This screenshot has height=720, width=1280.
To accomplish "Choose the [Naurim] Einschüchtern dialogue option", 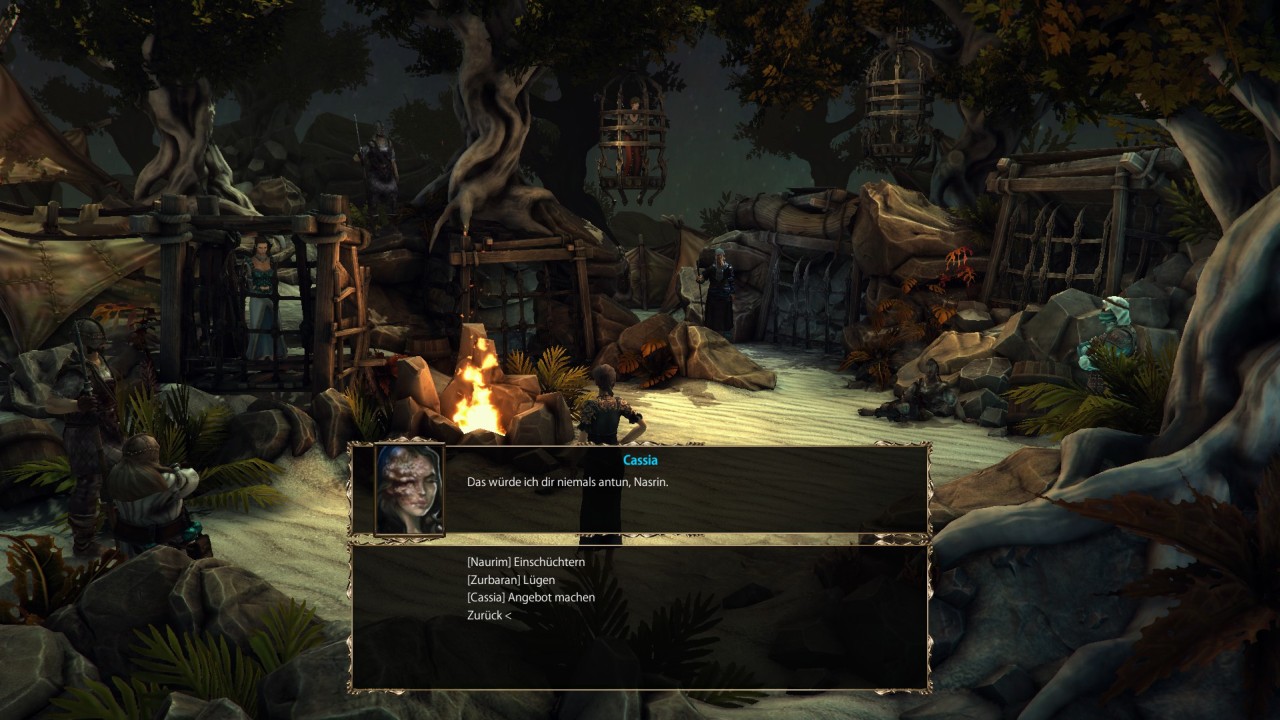I will 525,562.
